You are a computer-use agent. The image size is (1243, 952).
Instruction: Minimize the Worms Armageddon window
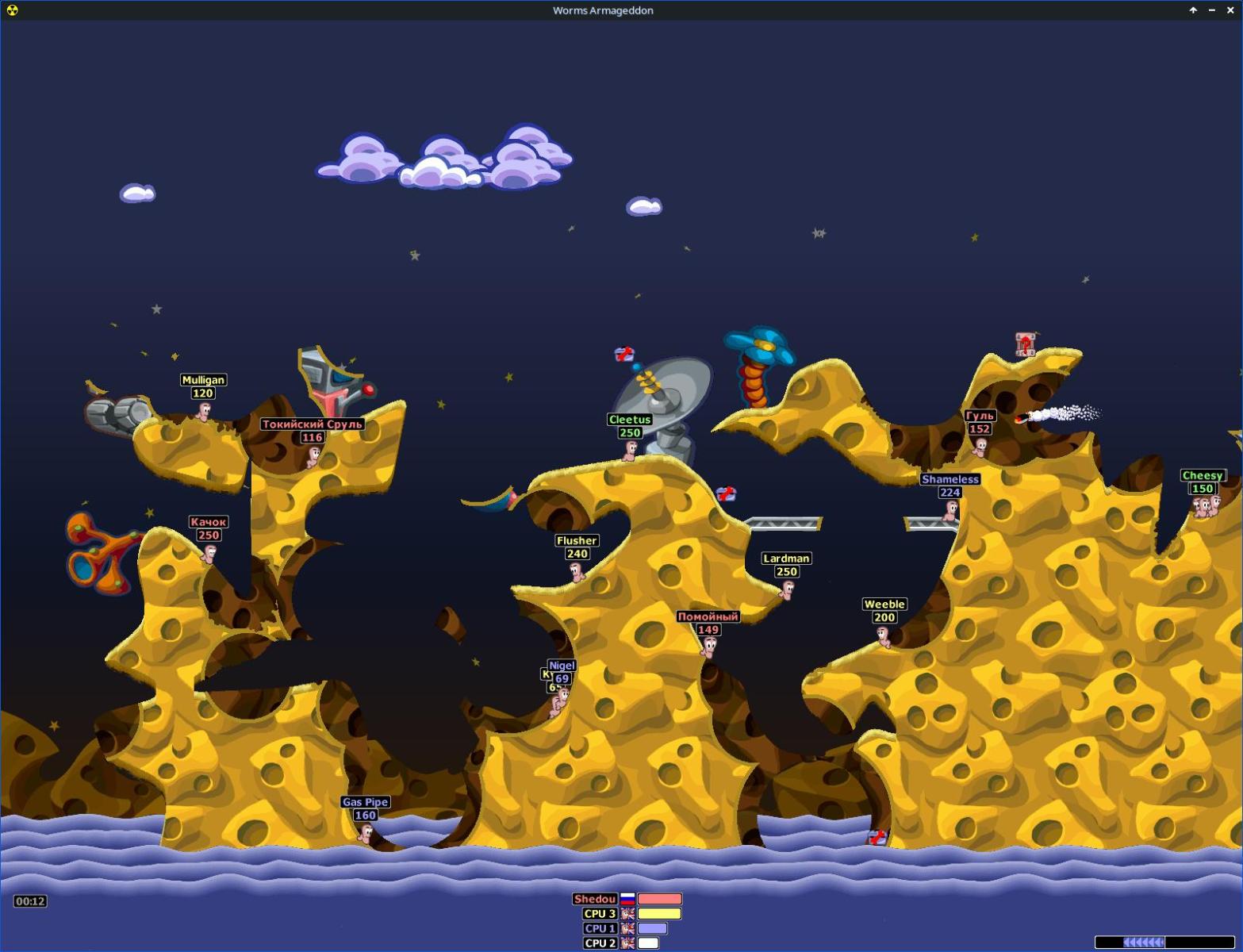click(1212, 10)
